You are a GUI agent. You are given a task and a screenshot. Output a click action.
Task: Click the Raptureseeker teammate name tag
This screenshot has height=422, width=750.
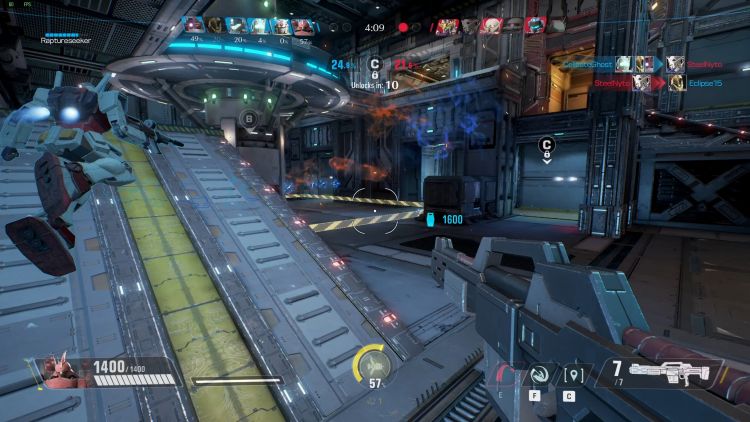pyautogui.click(x=66, y=40)
